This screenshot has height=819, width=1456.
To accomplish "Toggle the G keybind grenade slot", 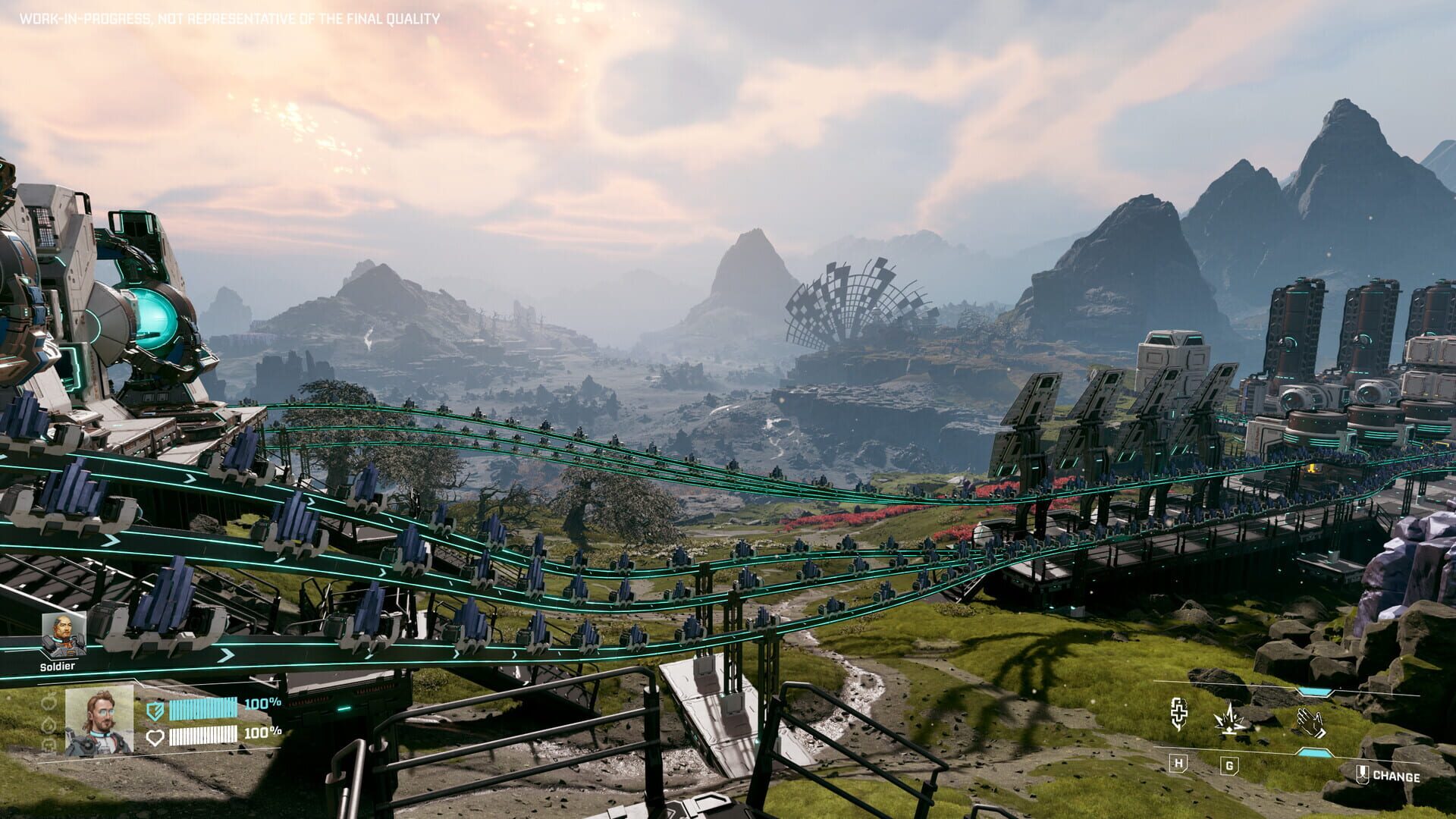I will coord(1229,765).
